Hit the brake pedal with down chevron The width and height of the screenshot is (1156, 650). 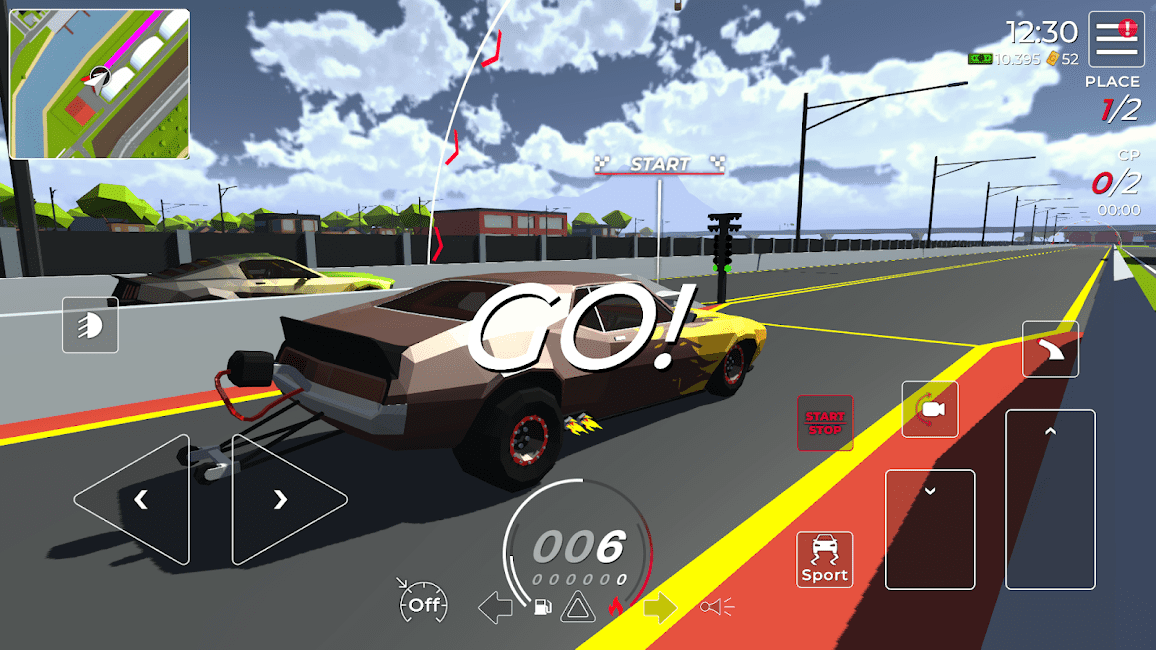tap(930, 529)
